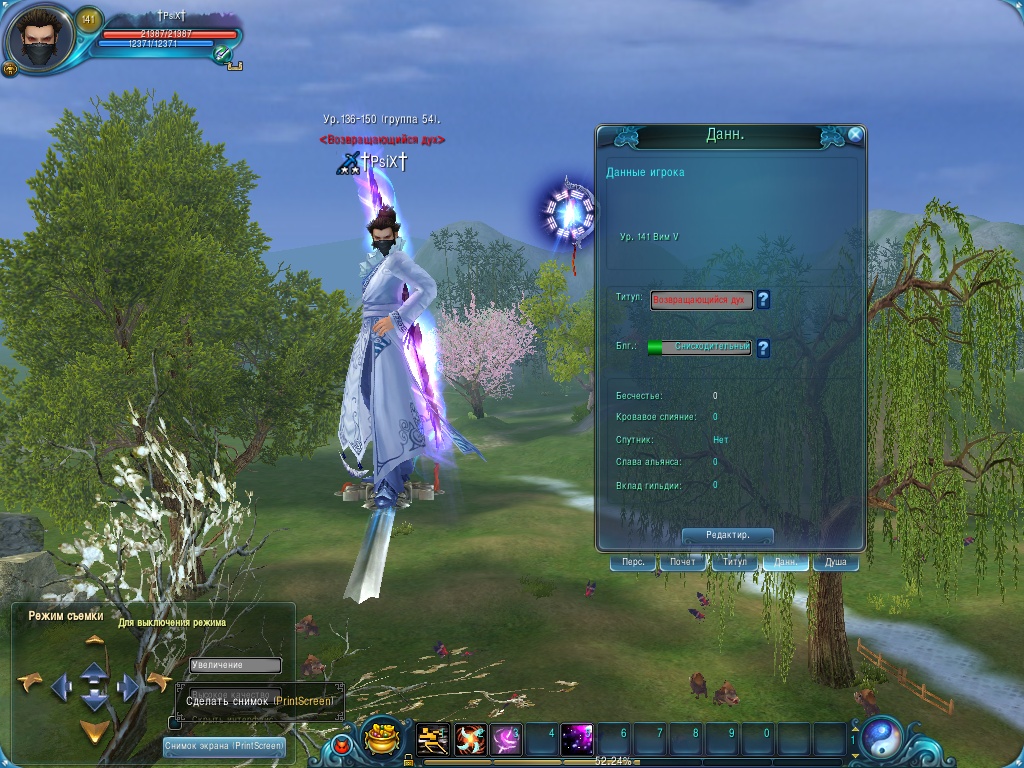The height and width of the screenshot is (768, 1024).
Task: Tilt camera down with the gold arrow
Action: click(94, 730)
